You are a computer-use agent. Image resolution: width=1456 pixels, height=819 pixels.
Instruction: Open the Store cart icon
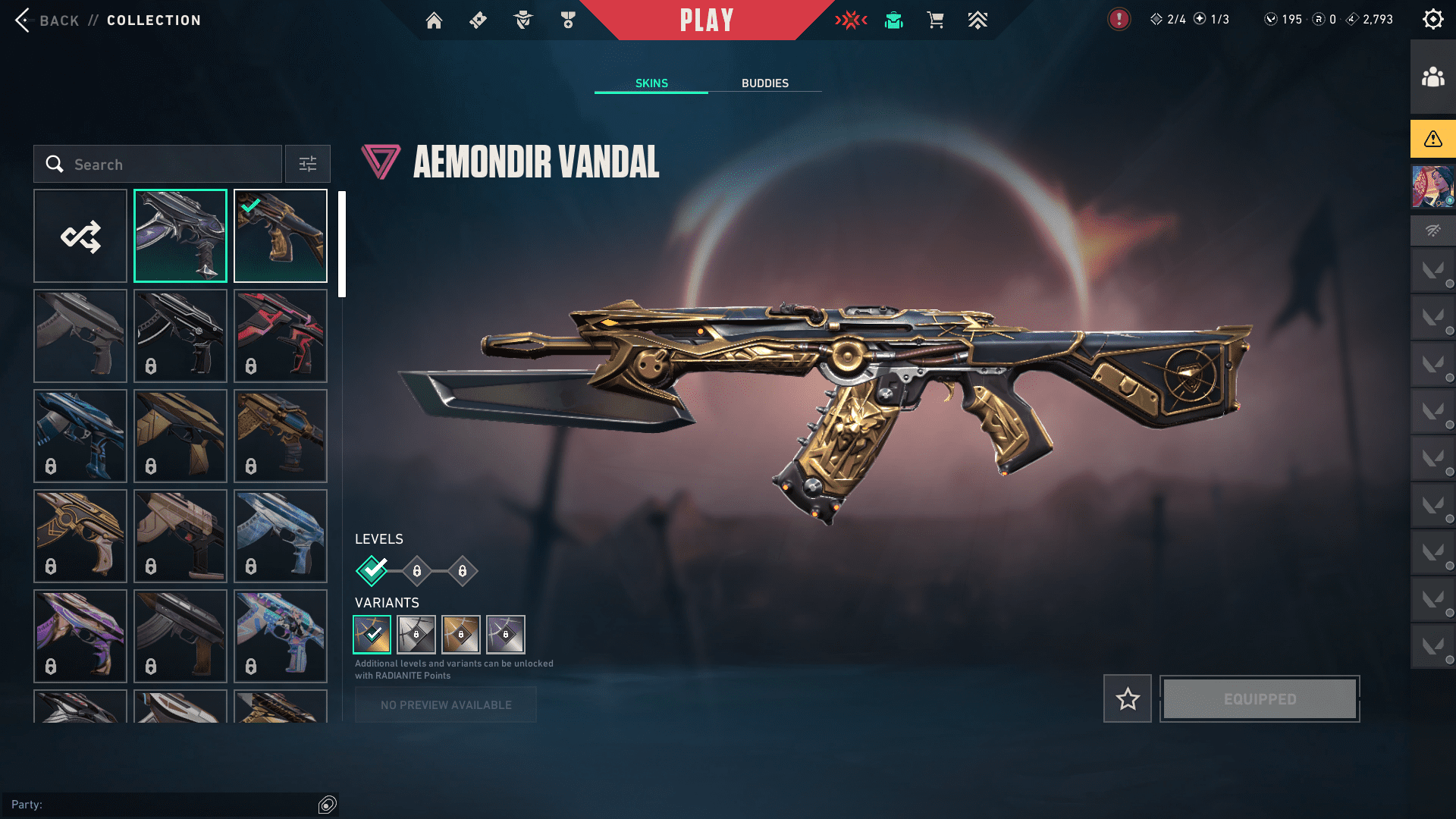935,20
